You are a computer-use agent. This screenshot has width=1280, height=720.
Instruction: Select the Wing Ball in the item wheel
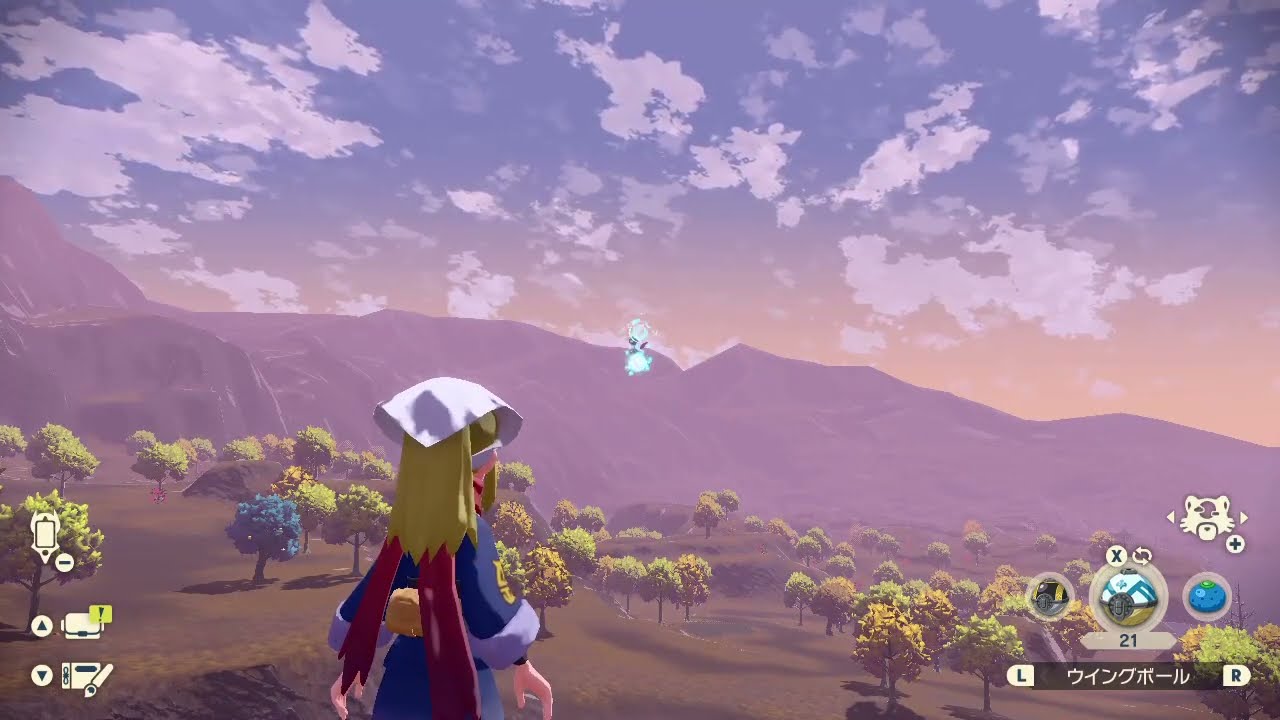[1127, 598]
